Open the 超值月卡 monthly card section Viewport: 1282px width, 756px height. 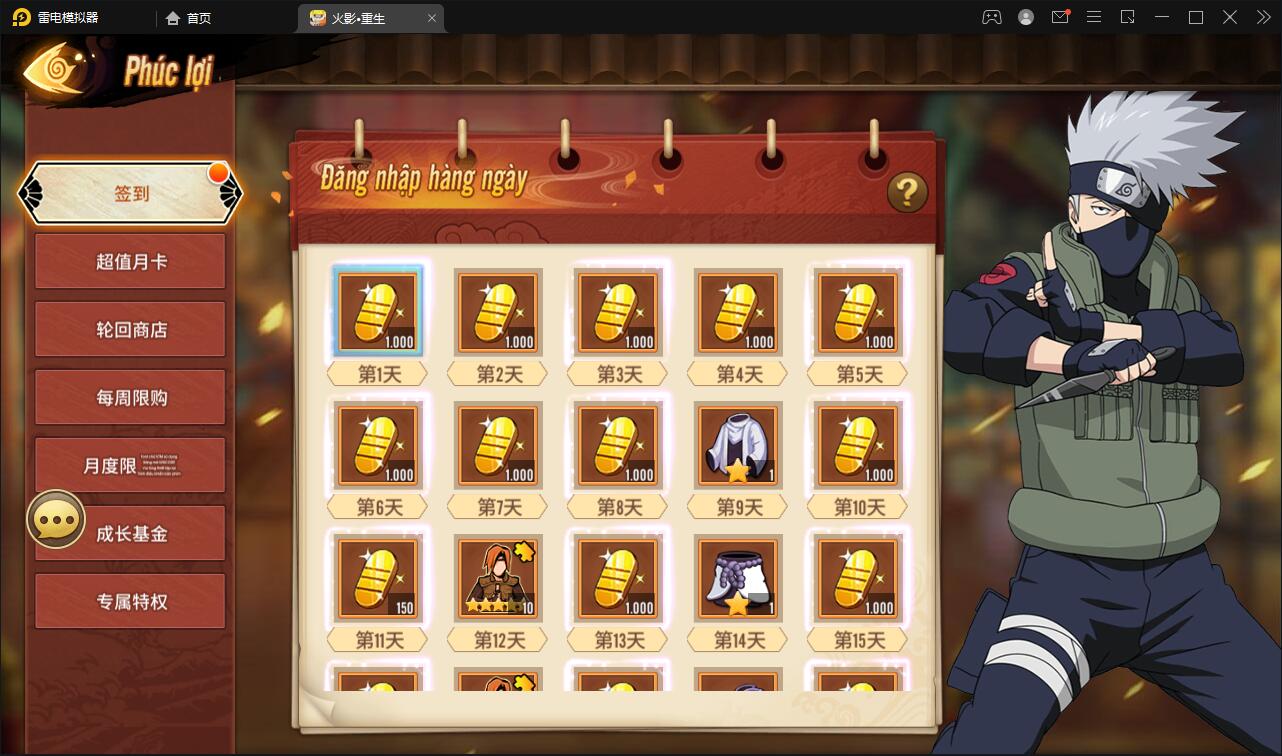[130, 261]
